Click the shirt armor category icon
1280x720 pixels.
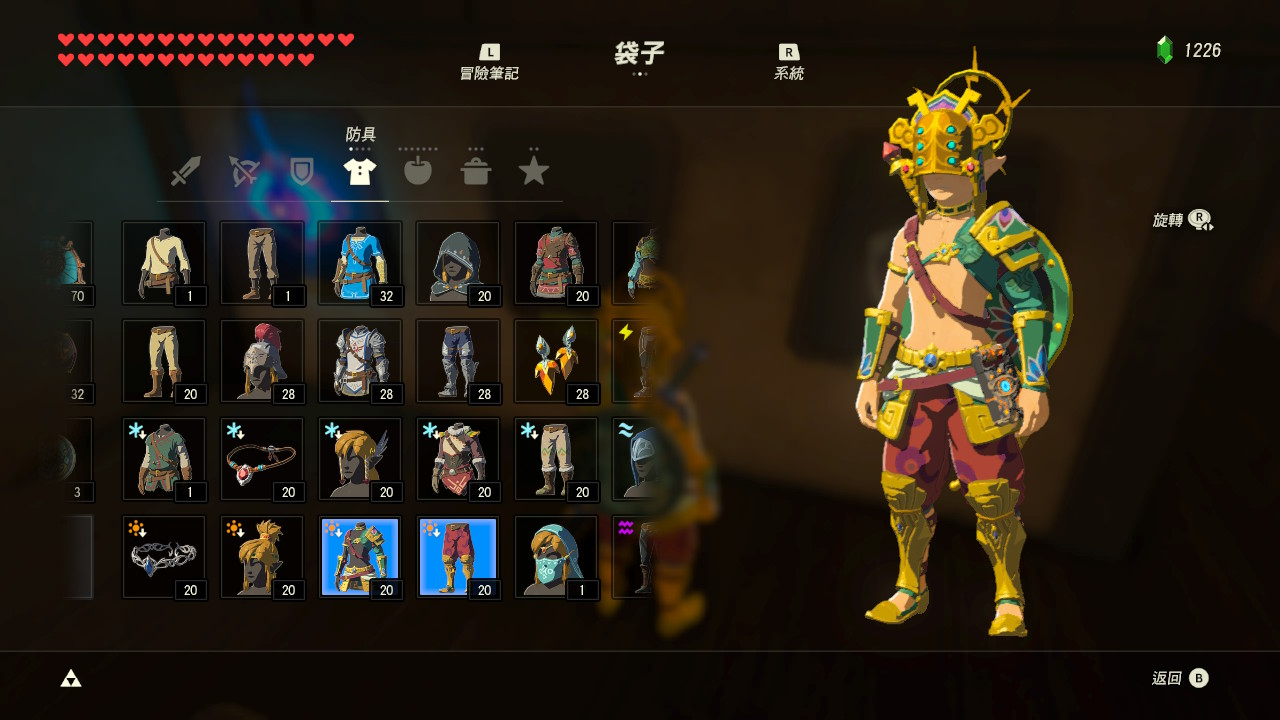coord(360,170)
